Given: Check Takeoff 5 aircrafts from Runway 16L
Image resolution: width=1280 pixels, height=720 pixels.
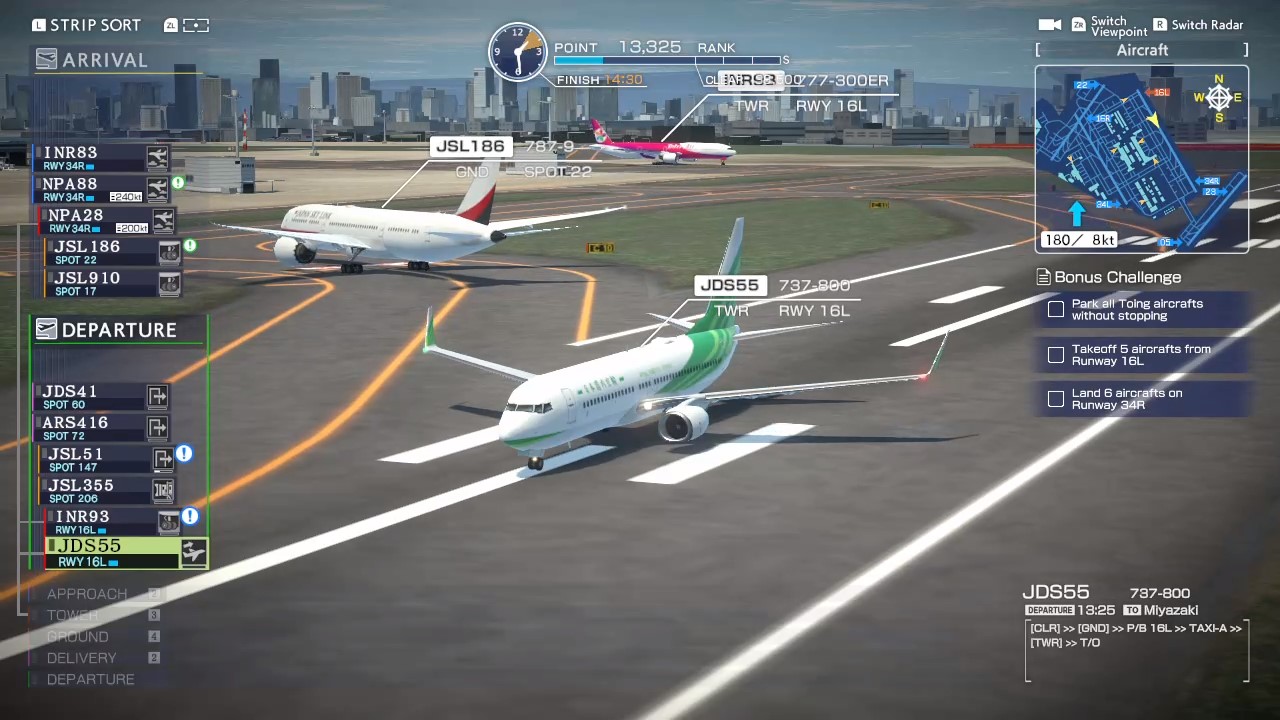Looking at the screenshot, I should point(1056,355).
